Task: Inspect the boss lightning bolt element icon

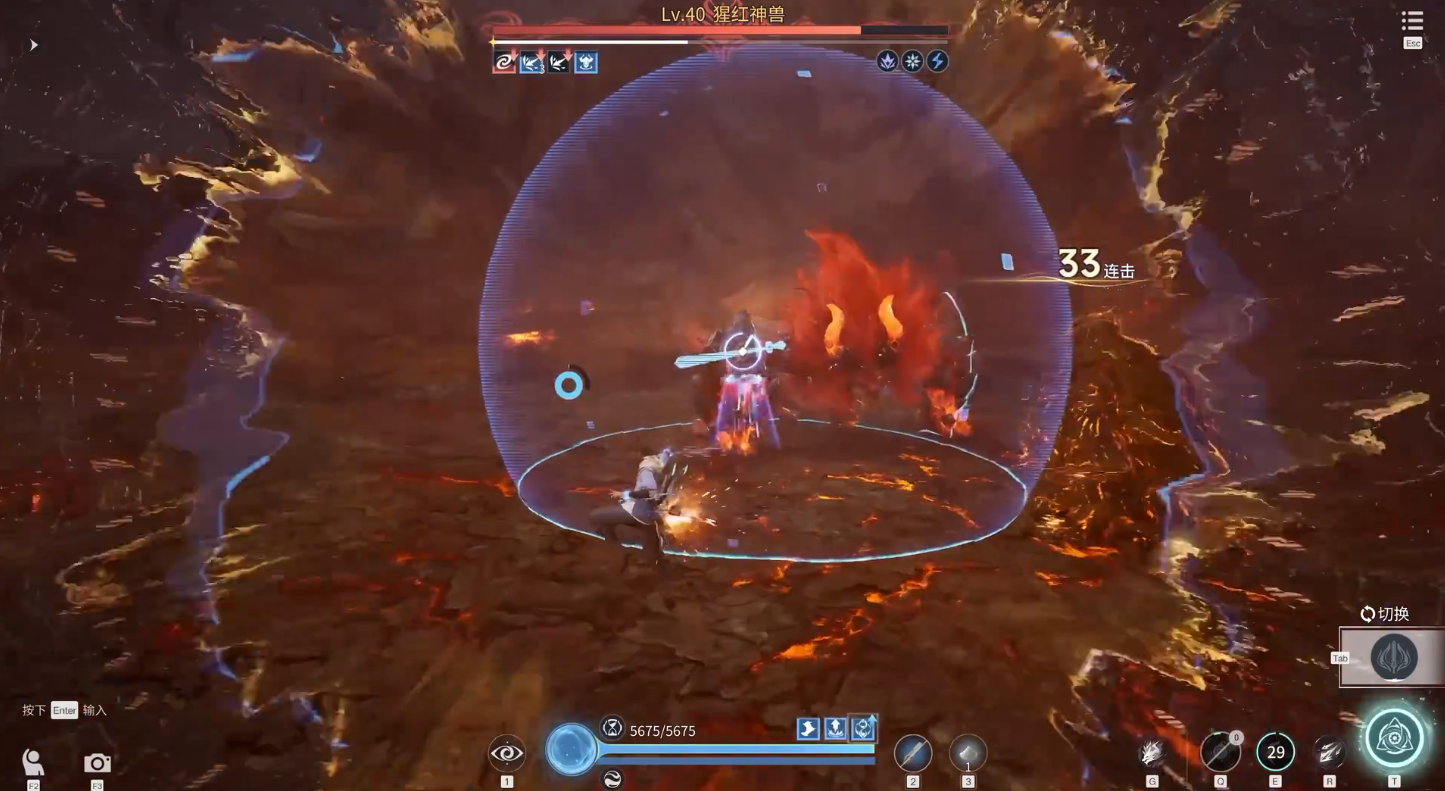Action: (x=937, y=61)
